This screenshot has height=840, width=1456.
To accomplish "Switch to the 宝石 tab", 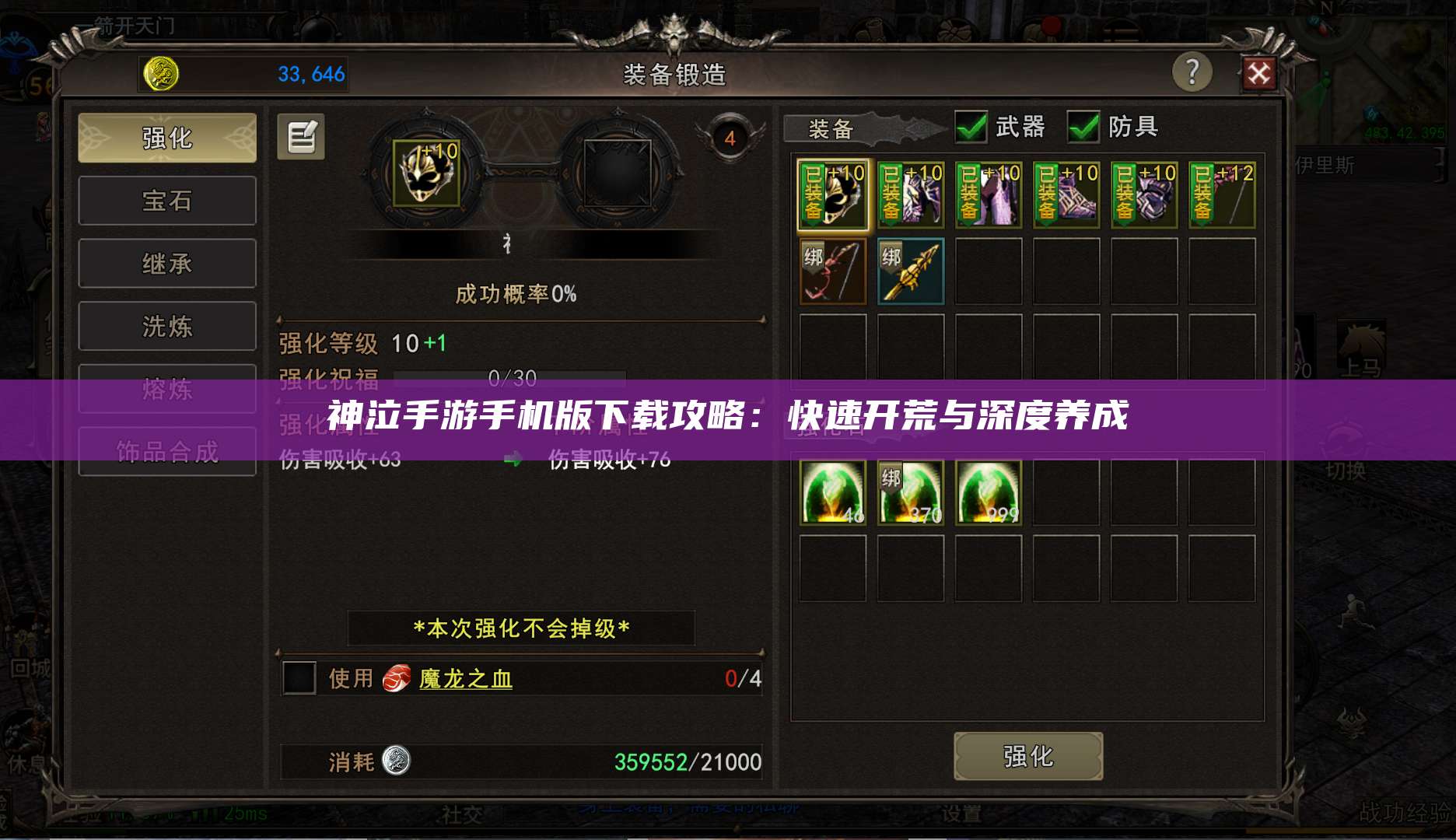I will coord(166,200).
